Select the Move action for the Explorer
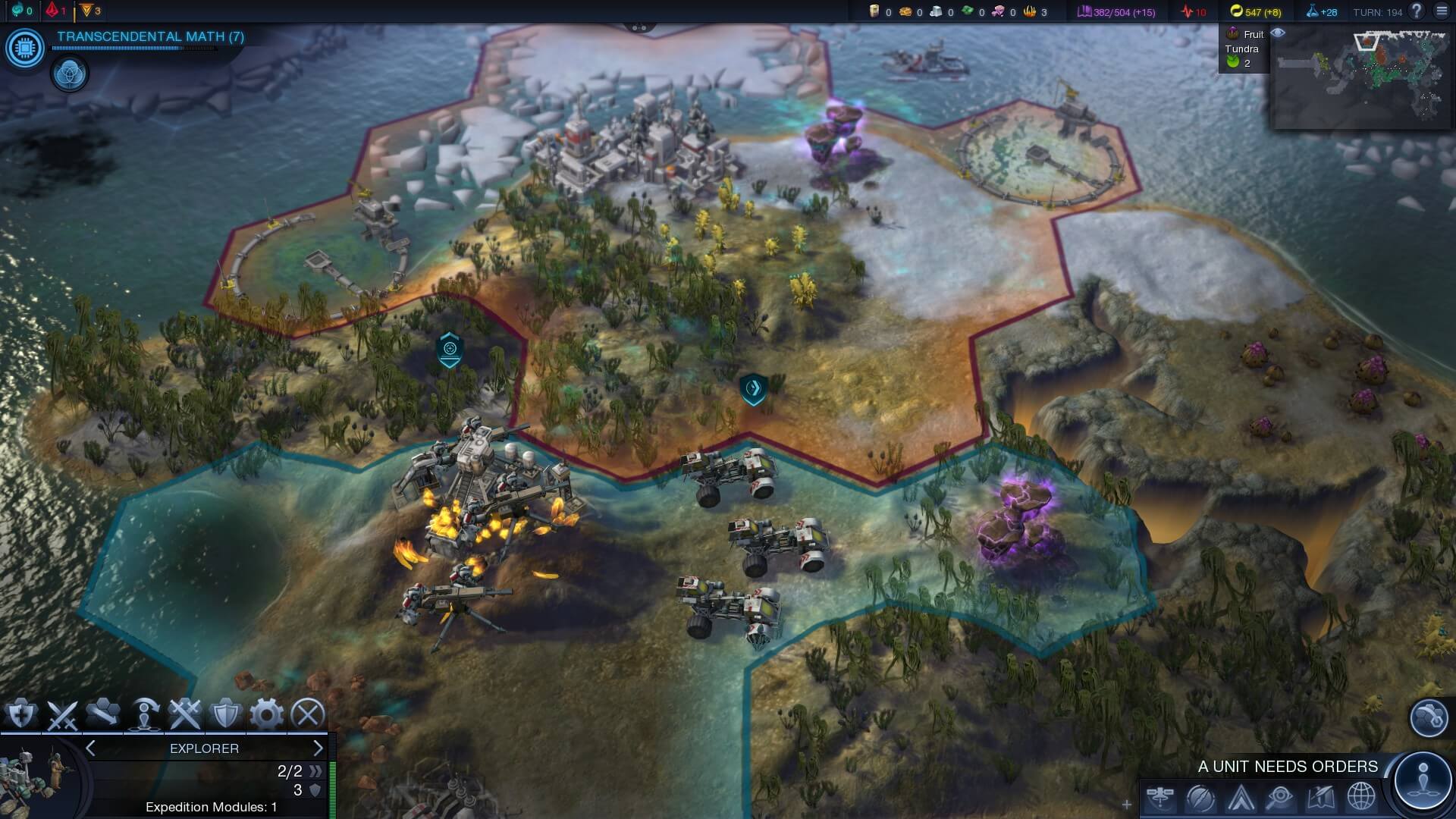The width and height of the screenshot is (1456, 819). coord(102,714)
